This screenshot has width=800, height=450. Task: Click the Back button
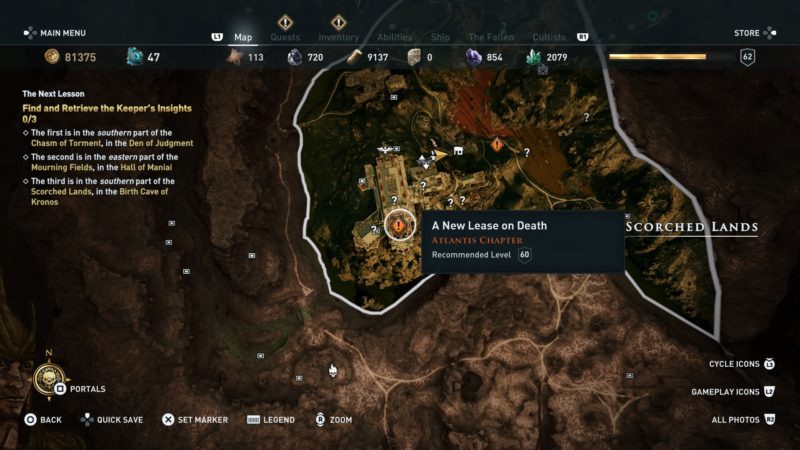point(43,420)
